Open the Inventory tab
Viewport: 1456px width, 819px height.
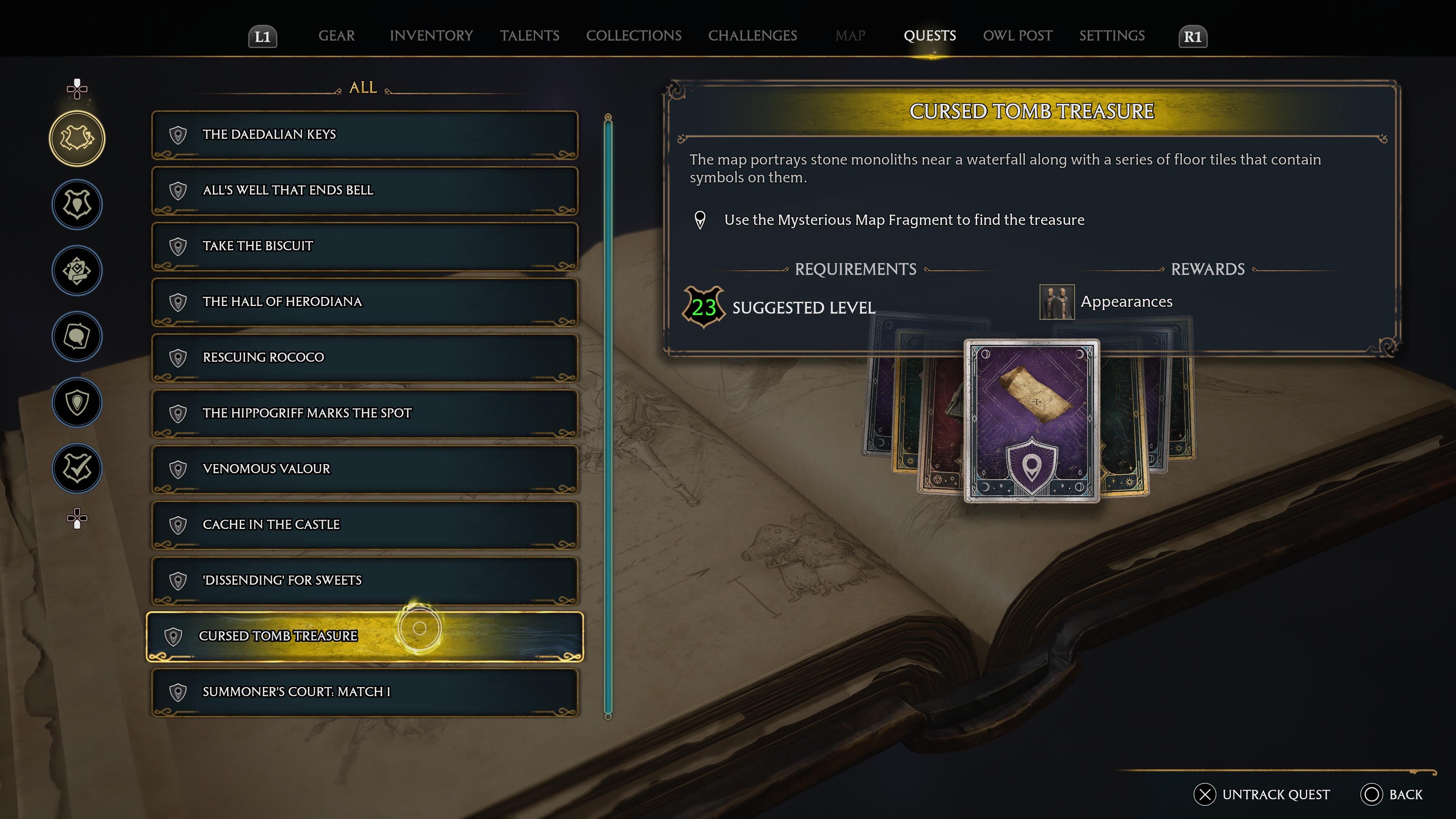click(x=431, y=36)
